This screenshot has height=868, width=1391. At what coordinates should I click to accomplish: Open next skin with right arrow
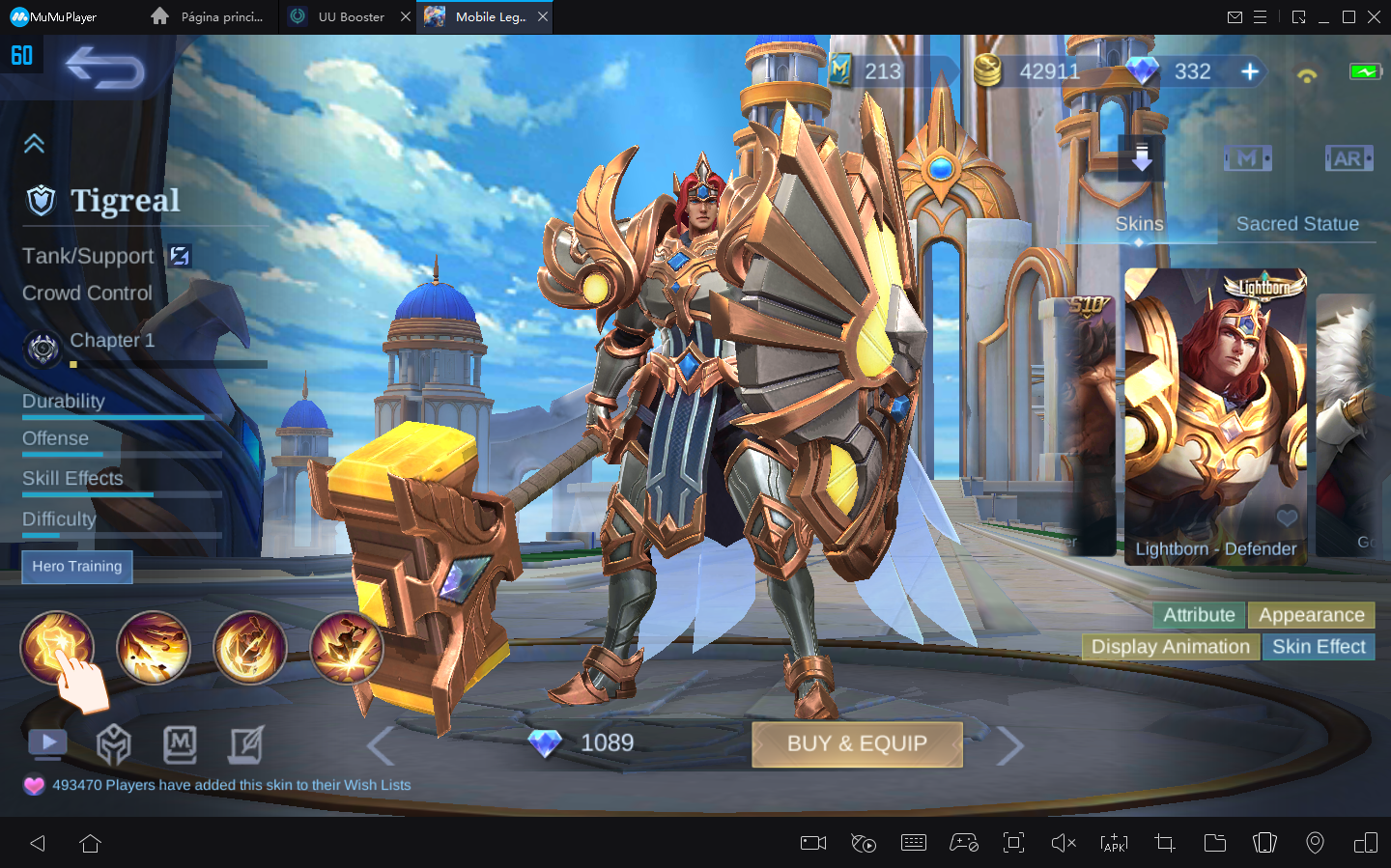coord(1010,743)
